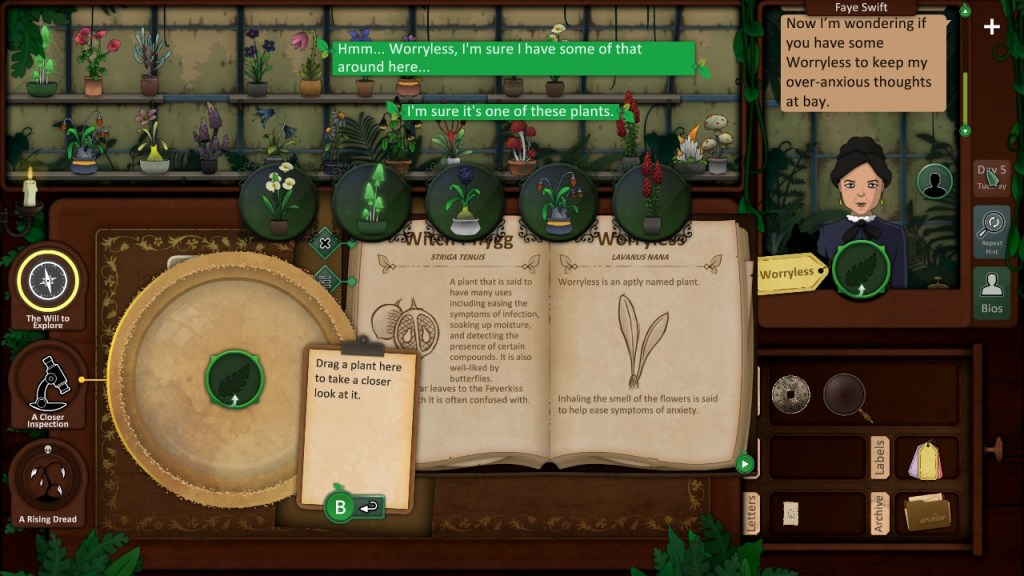1024x576 pixels.
Task: Turn to the next book page
Action: (x=744, y=463)
